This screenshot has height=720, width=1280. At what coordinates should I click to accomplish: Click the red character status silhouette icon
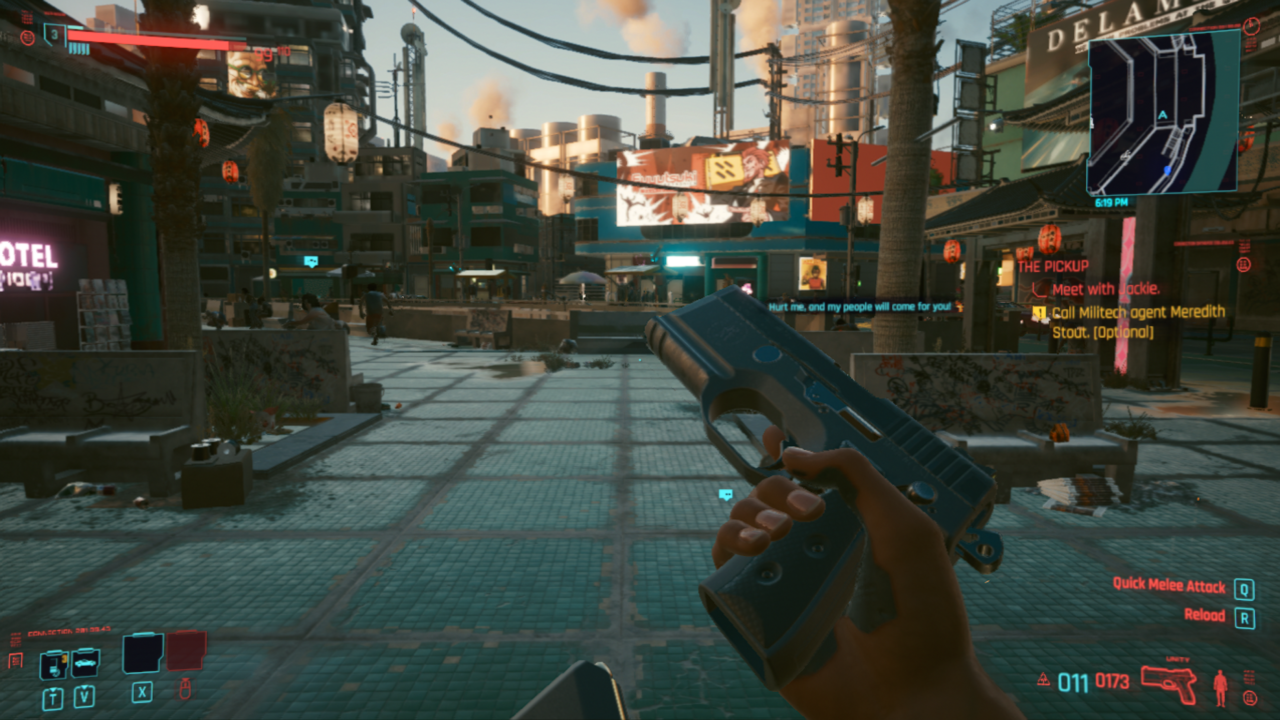tap(1220, 688)
